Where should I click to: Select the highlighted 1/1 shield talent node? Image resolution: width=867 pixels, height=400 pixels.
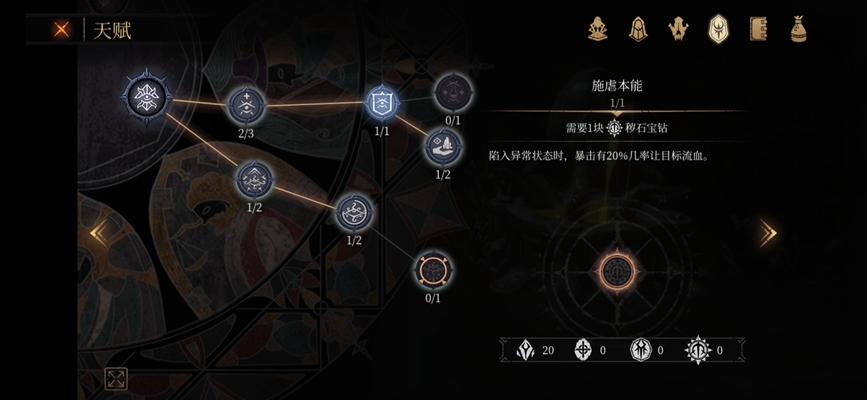(x=382, y=102)
